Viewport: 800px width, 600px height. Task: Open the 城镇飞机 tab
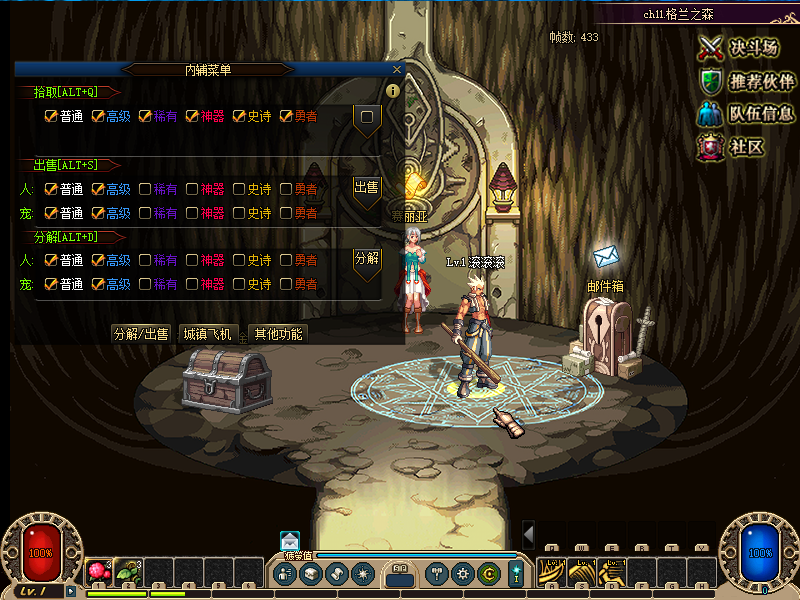tap(207, 334)
